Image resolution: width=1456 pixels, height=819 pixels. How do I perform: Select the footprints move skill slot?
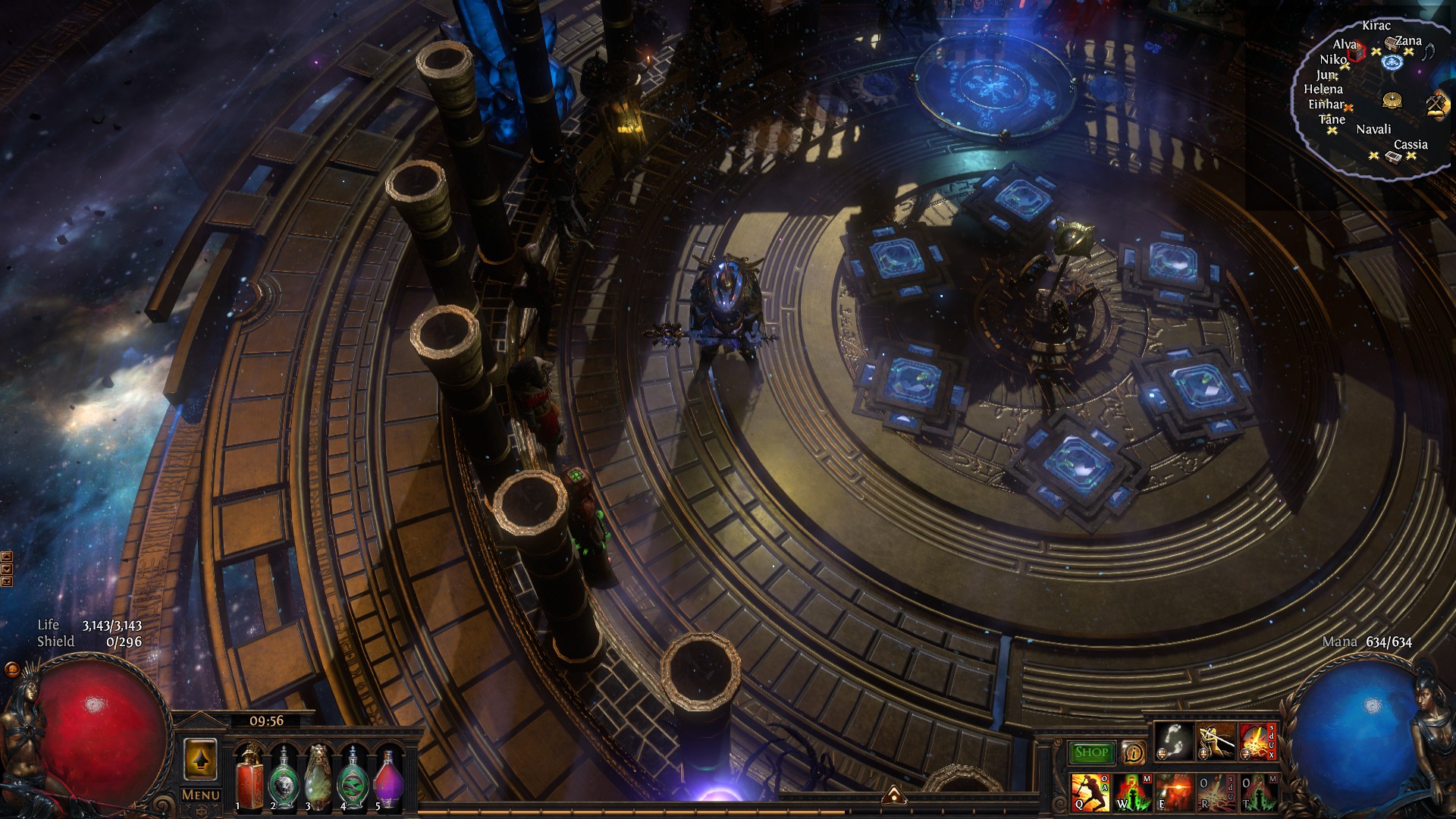click(x=1175, y=741)
